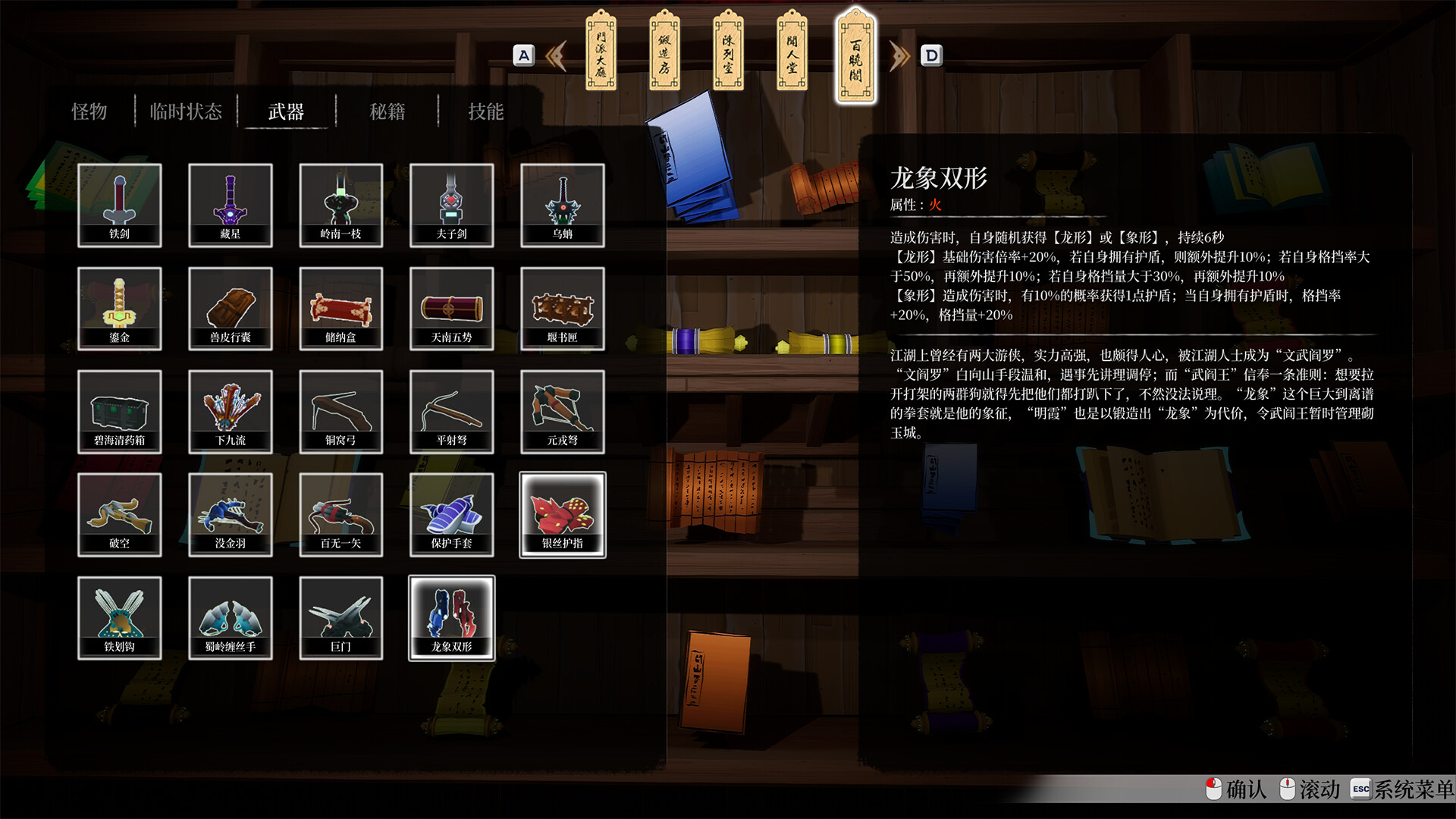Image resolution: width=1456 pixels, height=819 pixels.
Task: Click the 天南五势 scroll icon
Action: pos(452,308)
